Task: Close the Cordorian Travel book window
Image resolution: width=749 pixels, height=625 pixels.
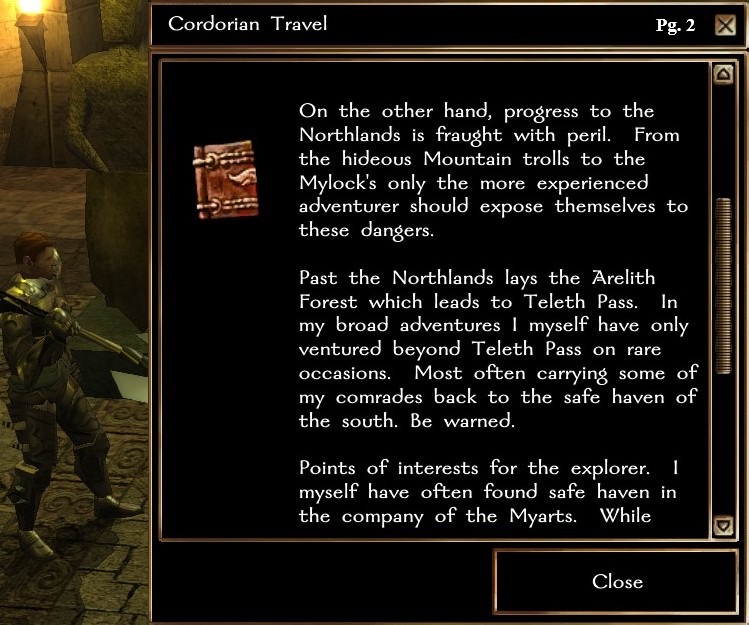Action: coord(616,581)
